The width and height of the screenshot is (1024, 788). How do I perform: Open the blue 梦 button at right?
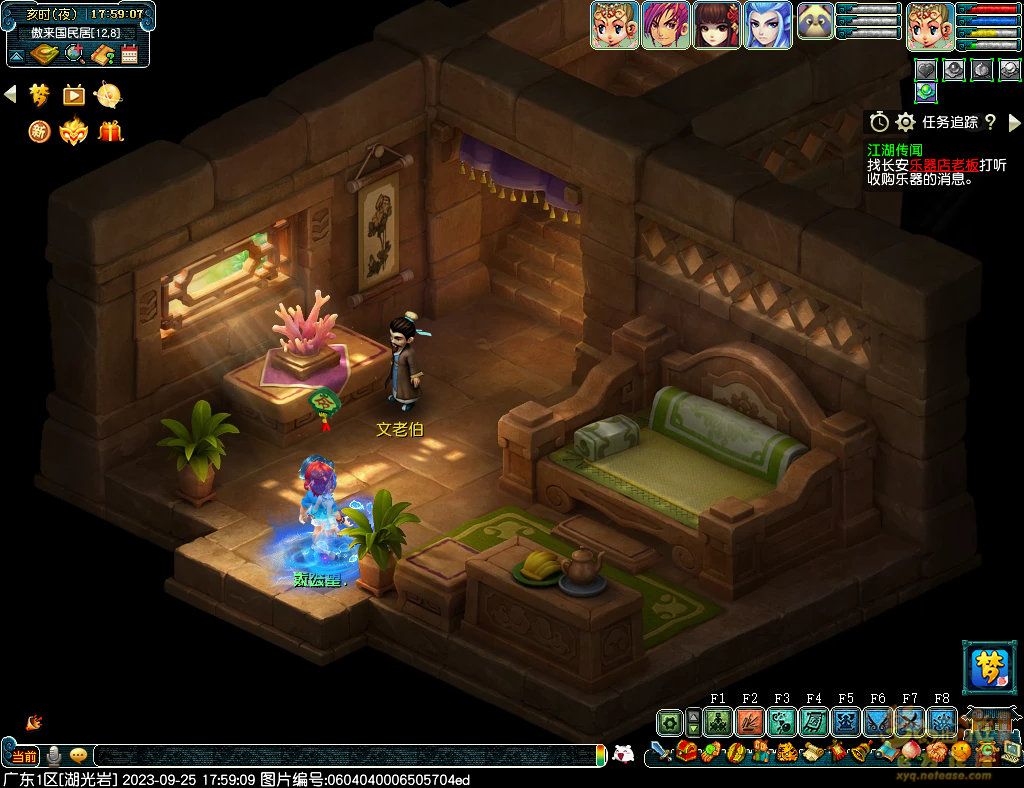[x=987, y=667]
